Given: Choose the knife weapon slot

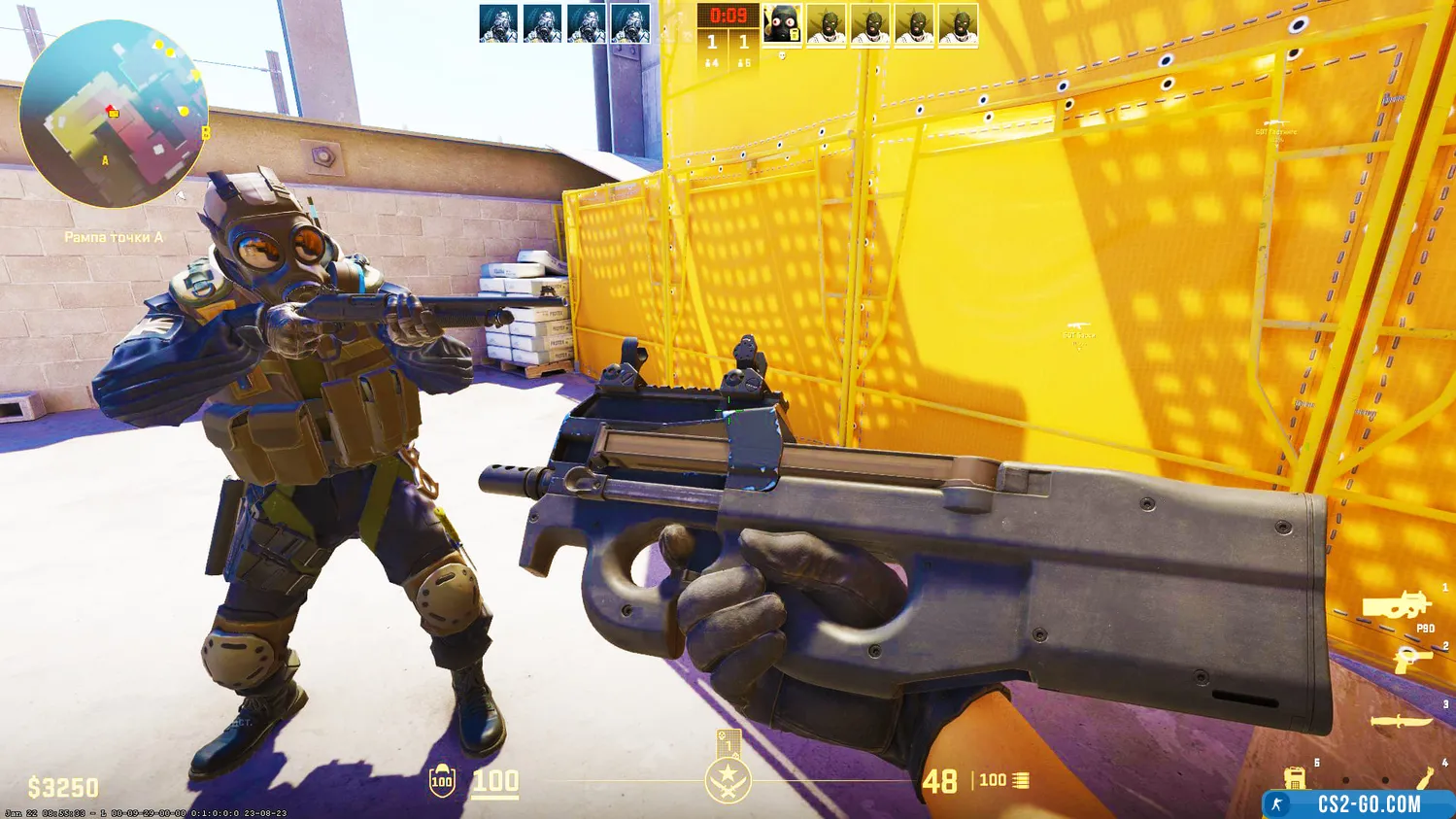Looking at the screenshot, I should pyautogui.click(x=1401, y=721).
